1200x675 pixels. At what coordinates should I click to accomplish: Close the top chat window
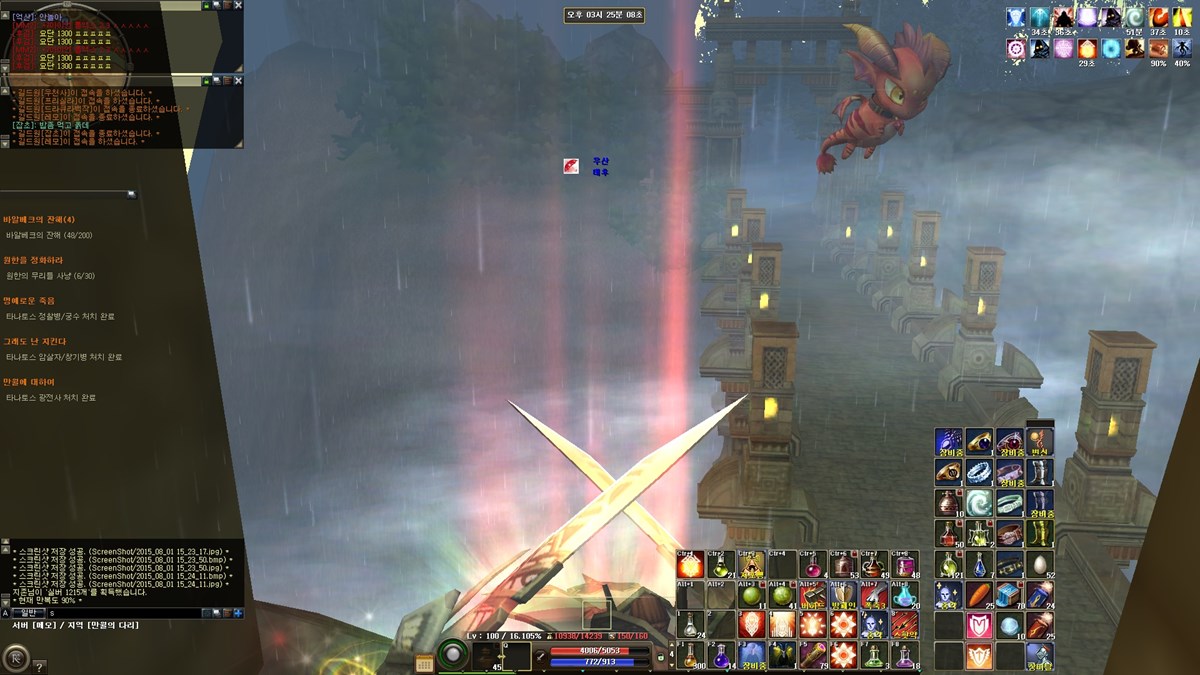click(238, 6)
